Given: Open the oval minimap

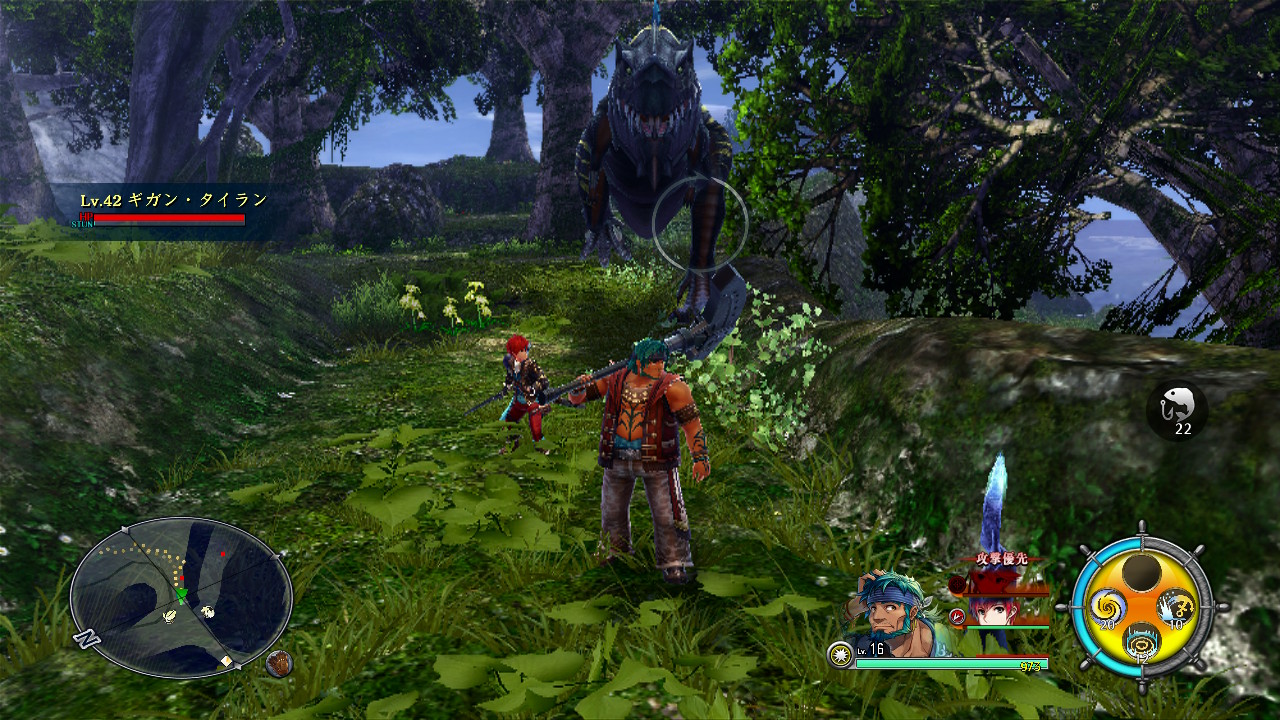Looking at the screenshot, I should click(181, 597).
